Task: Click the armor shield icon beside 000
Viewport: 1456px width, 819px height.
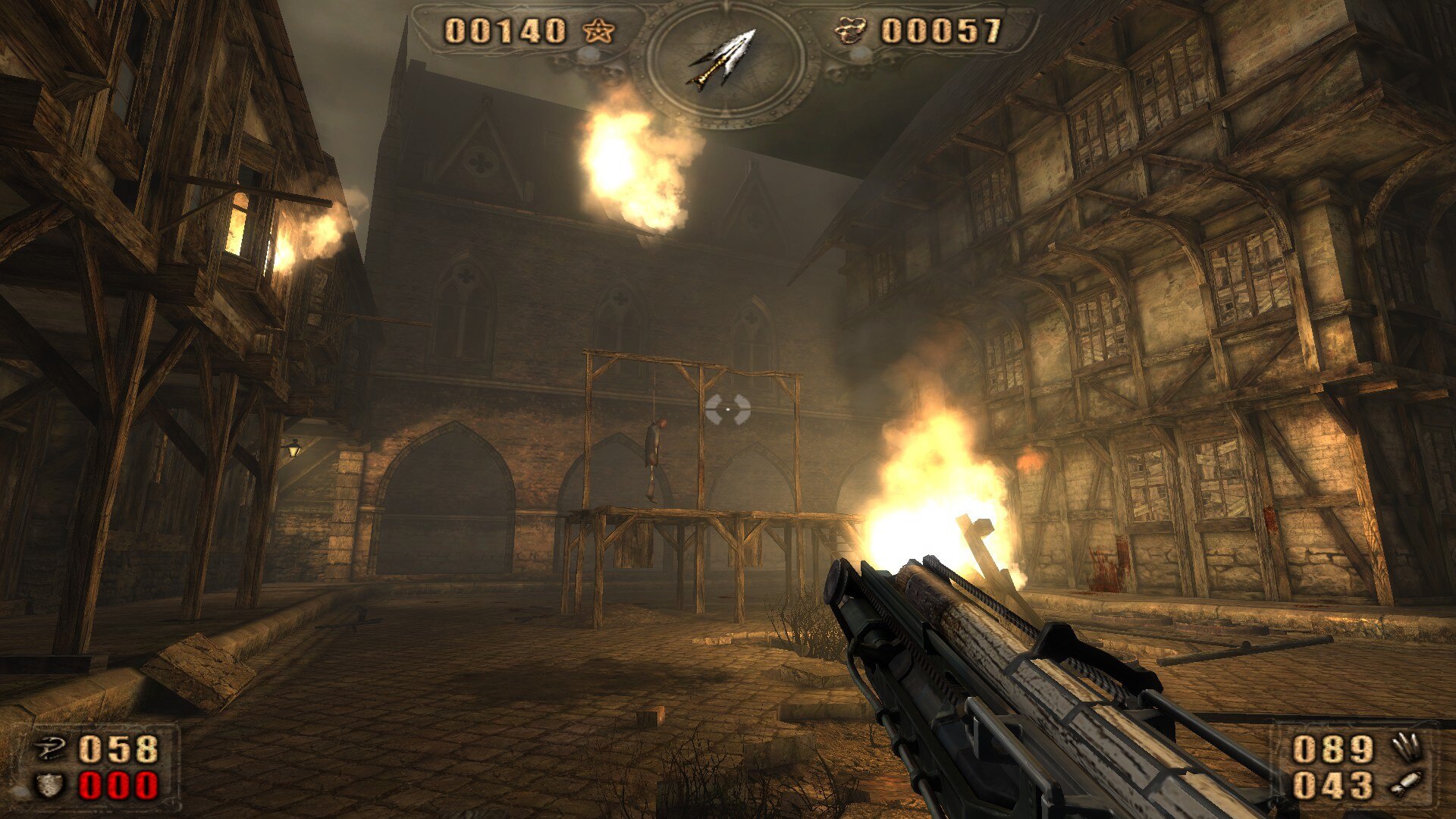Action: (x=50, y=785)
